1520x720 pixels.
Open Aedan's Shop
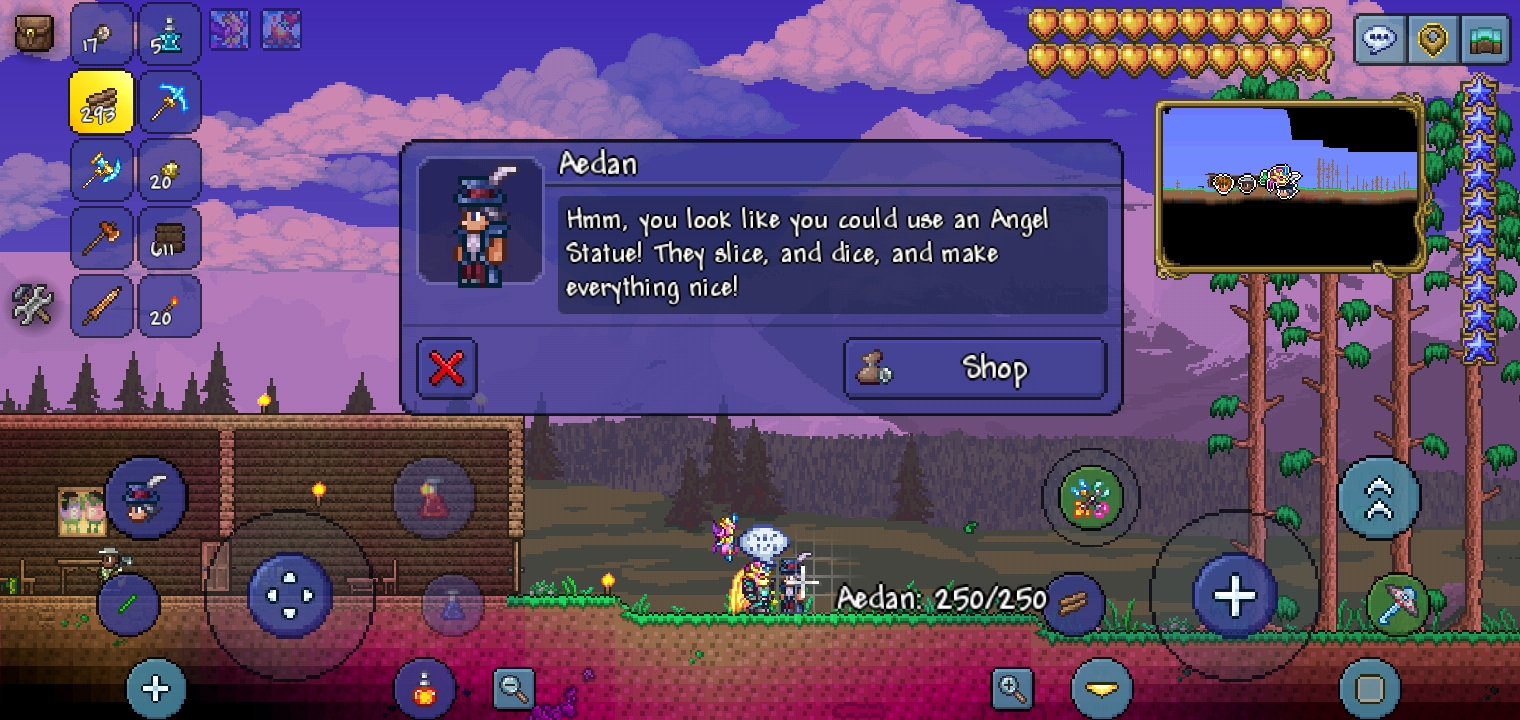pos(975,369)
